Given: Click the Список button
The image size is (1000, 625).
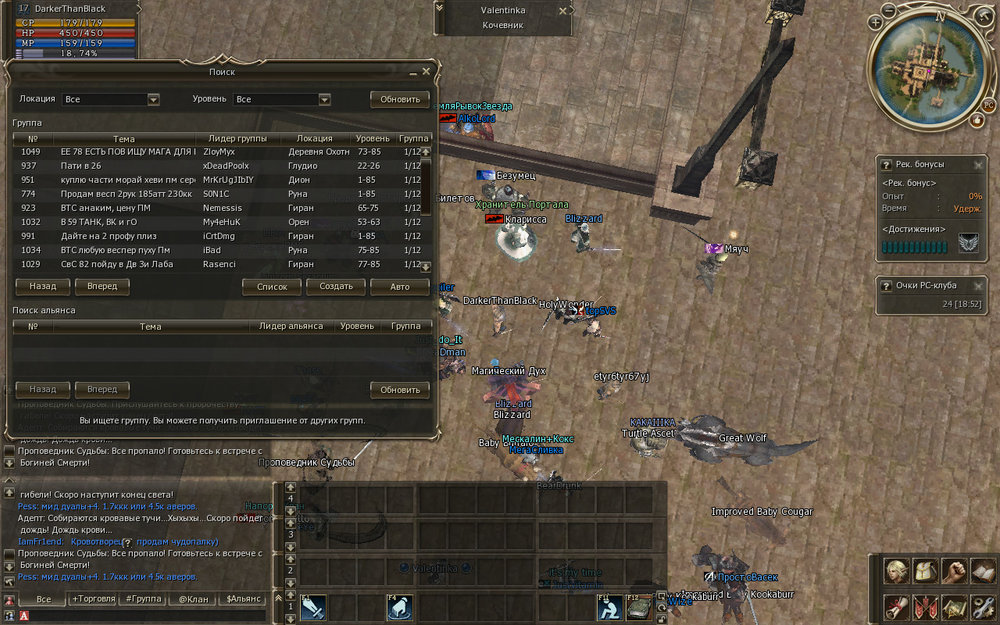Looking at the screenshot, I should [272, 286].
